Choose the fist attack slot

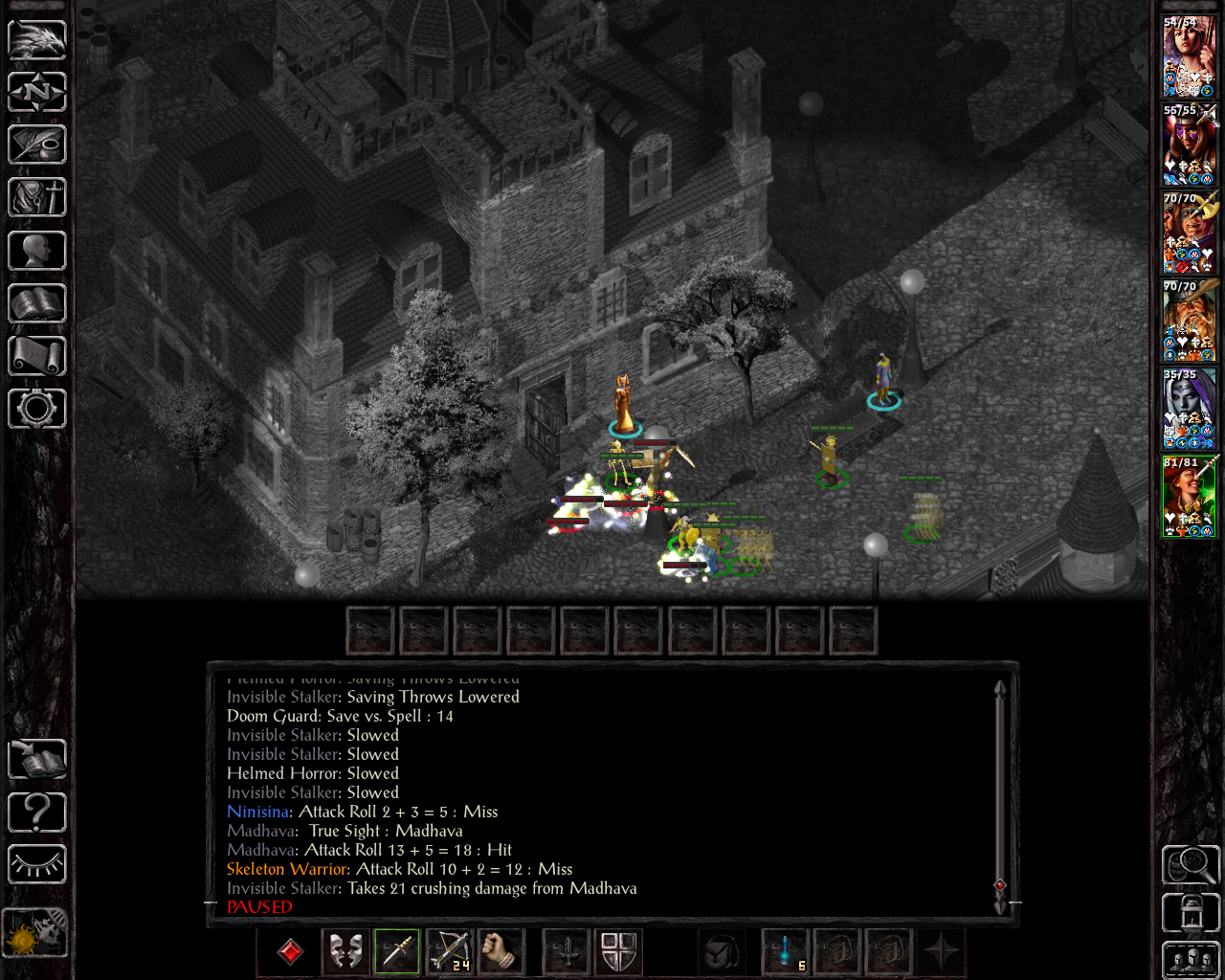tap(500, 951)
